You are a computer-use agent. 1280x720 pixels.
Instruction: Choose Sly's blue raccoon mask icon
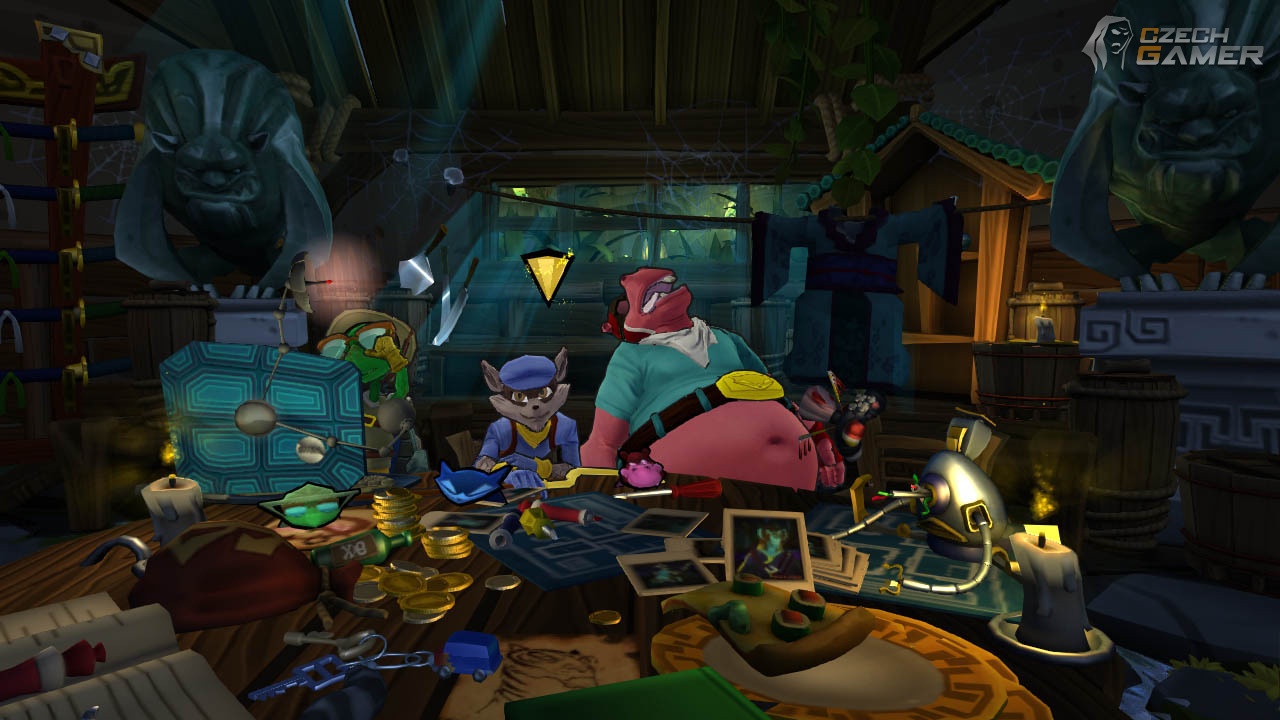[473, 485]
